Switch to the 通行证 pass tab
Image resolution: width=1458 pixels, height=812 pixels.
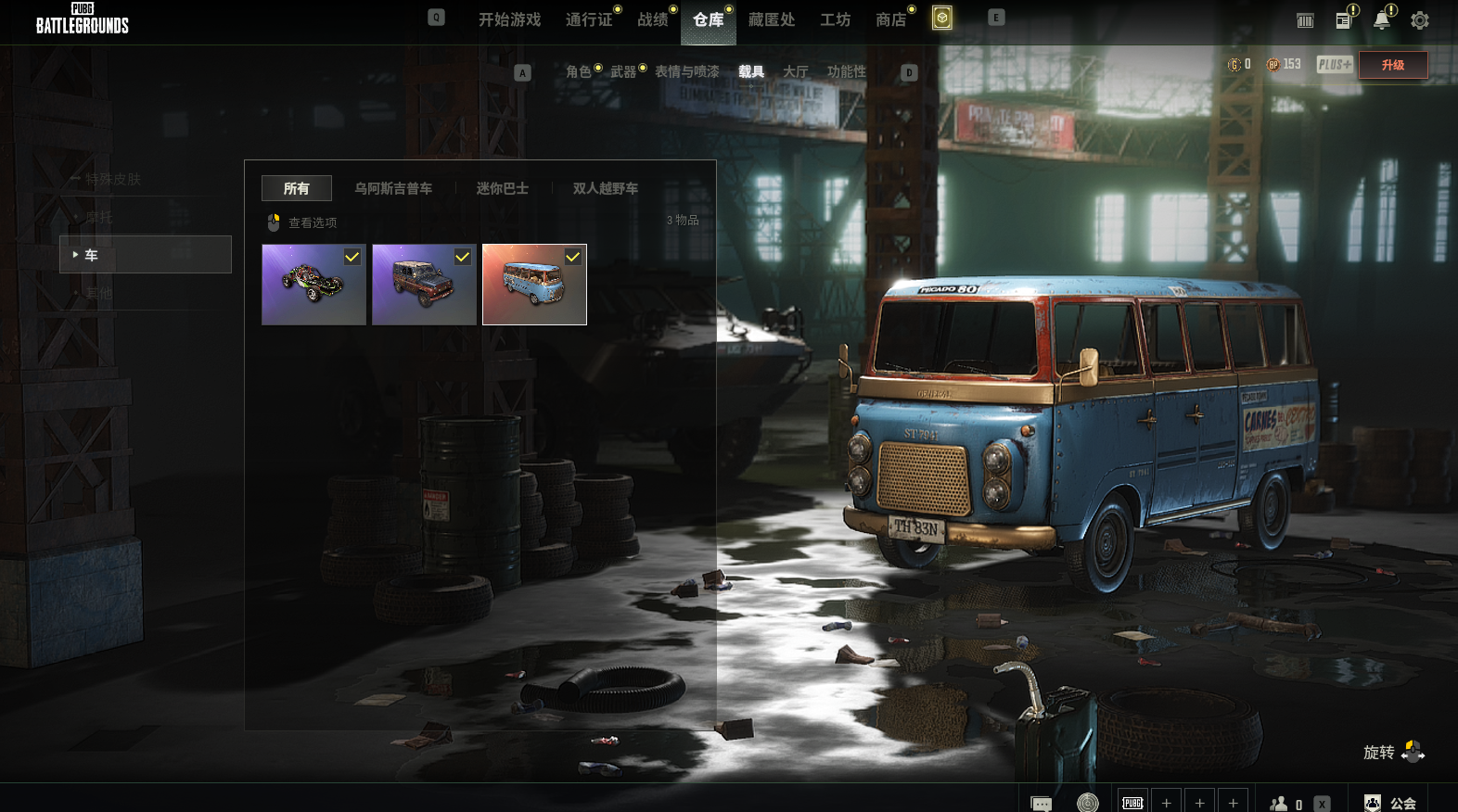click(589, 19)
